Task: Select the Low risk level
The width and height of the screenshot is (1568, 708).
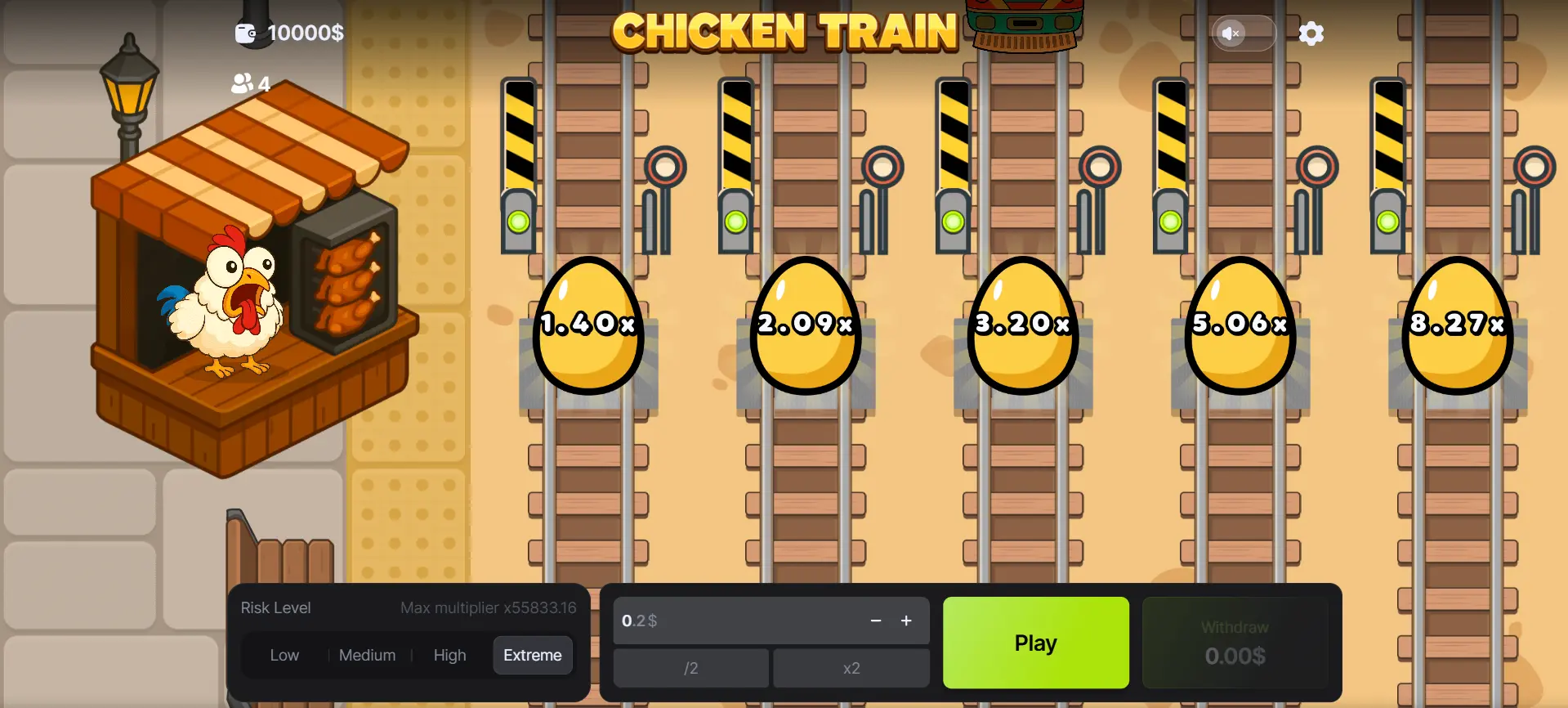Action: 284,654
